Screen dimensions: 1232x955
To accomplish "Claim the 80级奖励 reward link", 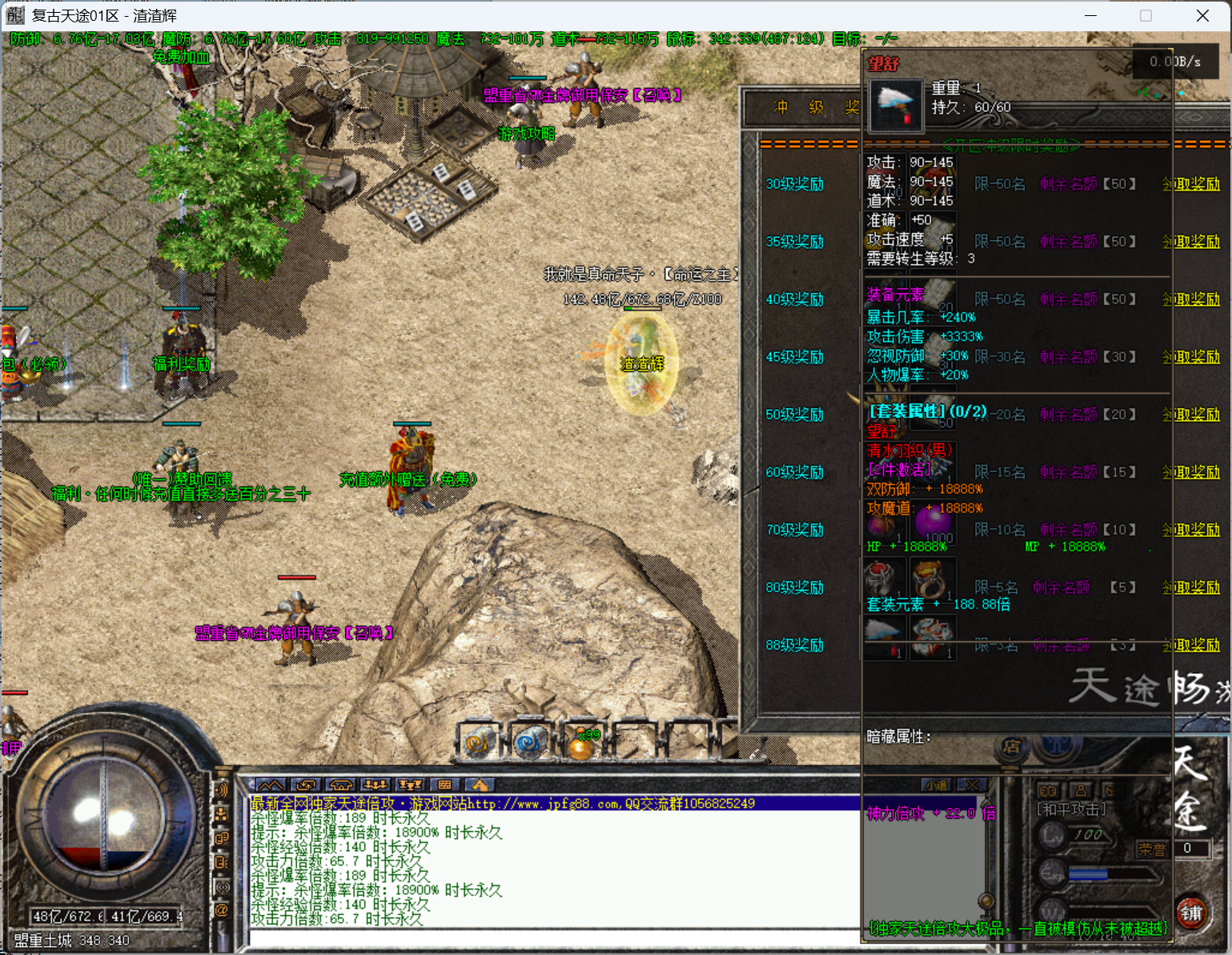I will tap(1190, 588).
